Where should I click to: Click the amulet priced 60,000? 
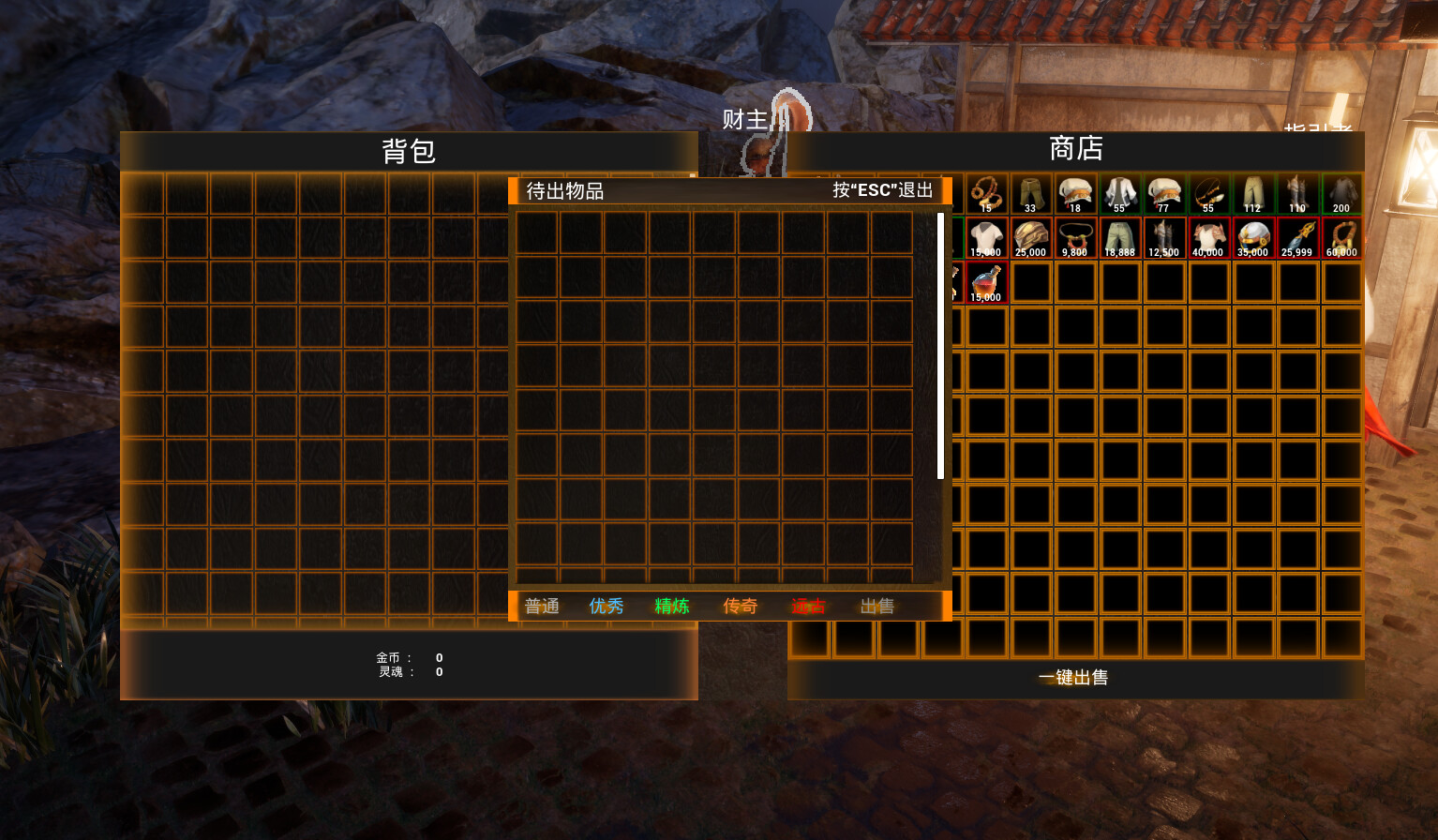(x=1341, y=237)
